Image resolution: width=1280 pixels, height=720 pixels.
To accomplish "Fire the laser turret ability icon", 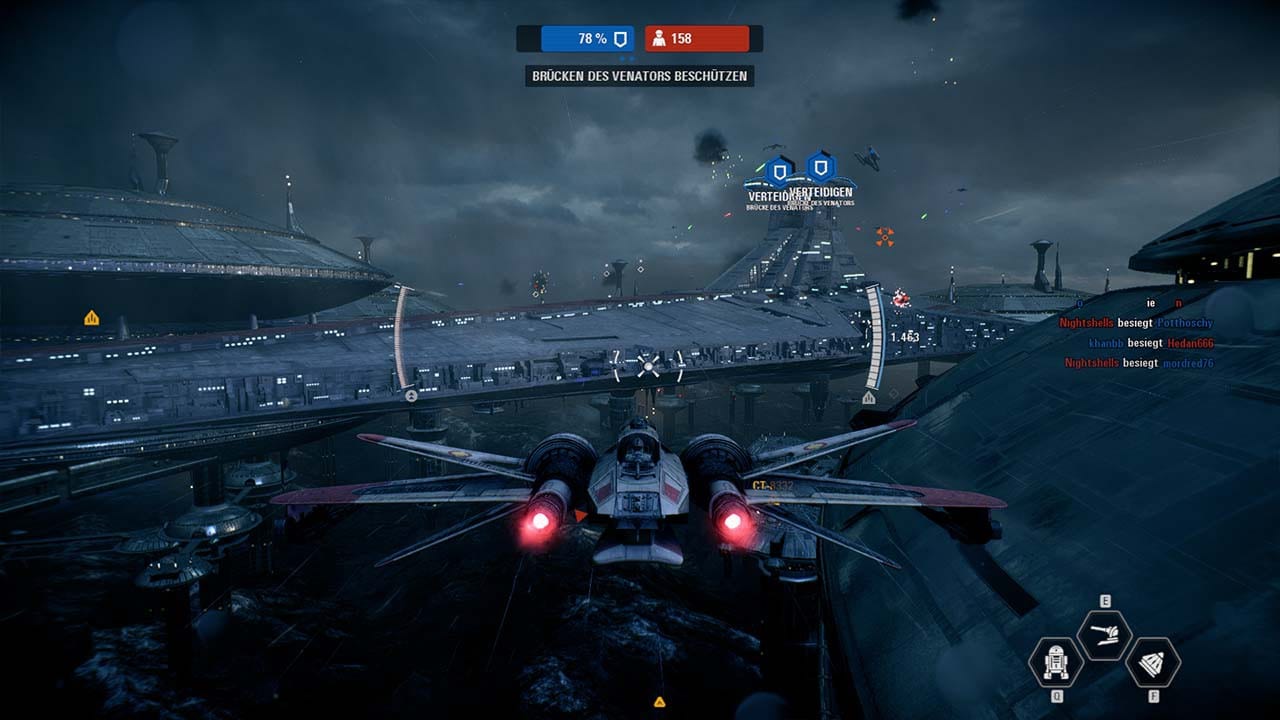I will tap(1105, 636).
